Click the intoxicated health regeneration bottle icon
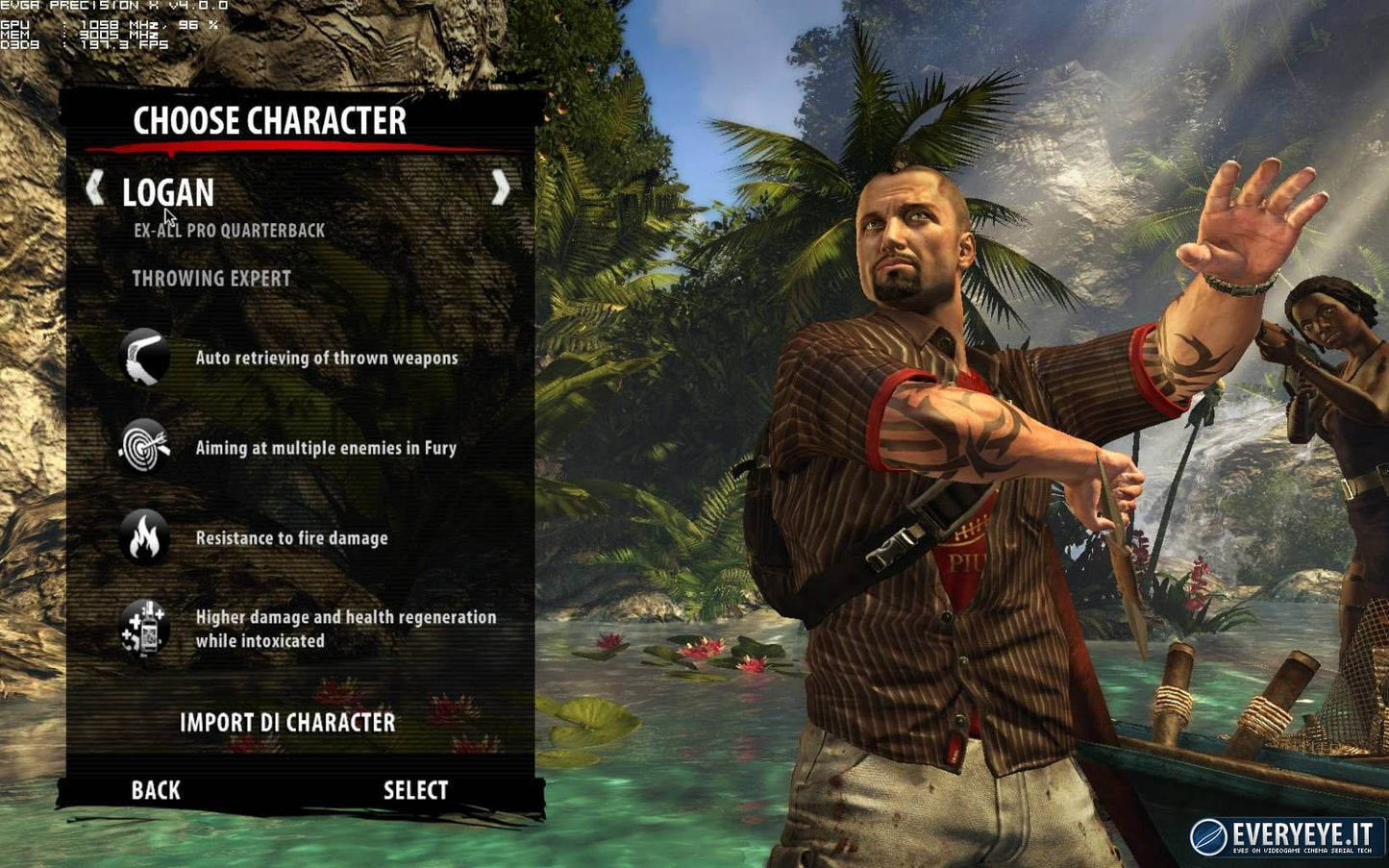This screenshot has width=1389, height=868. [142, 625]
